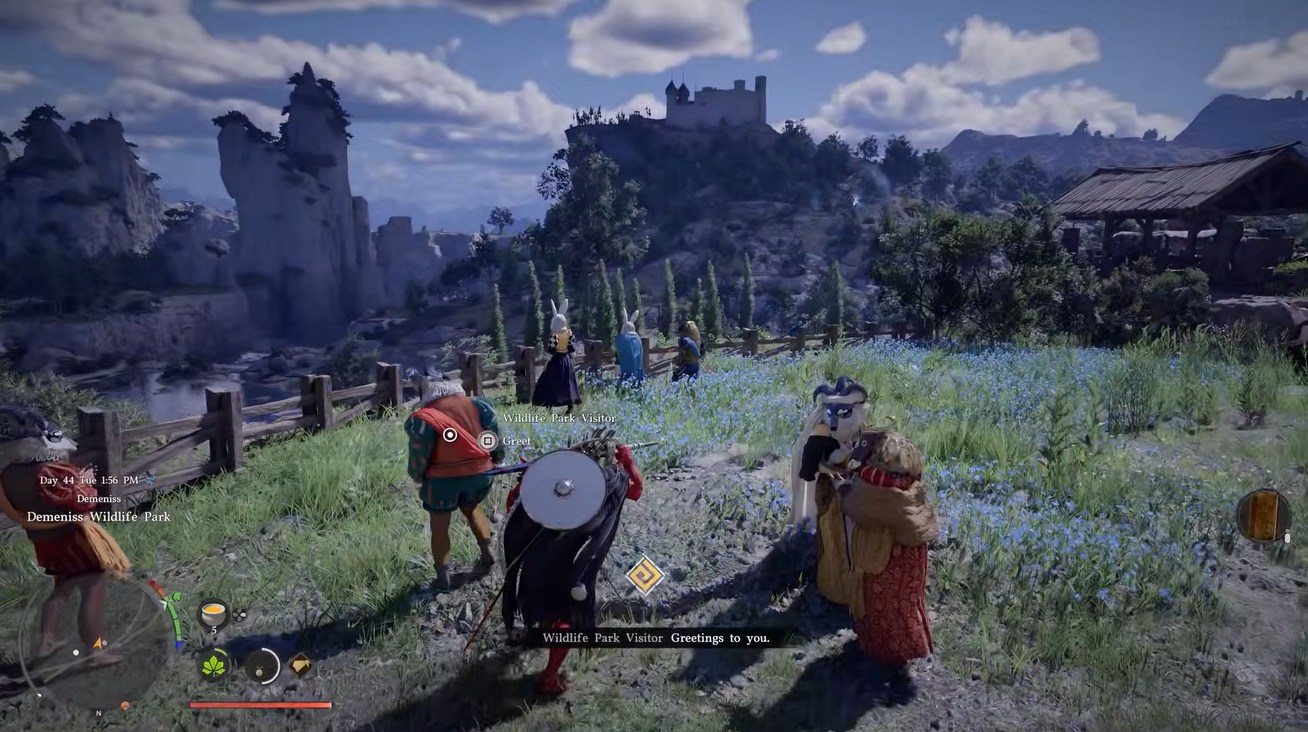Screen dimensions: 1308x732
Task: Click the round pendant item slot
Action: click(263, 665)
